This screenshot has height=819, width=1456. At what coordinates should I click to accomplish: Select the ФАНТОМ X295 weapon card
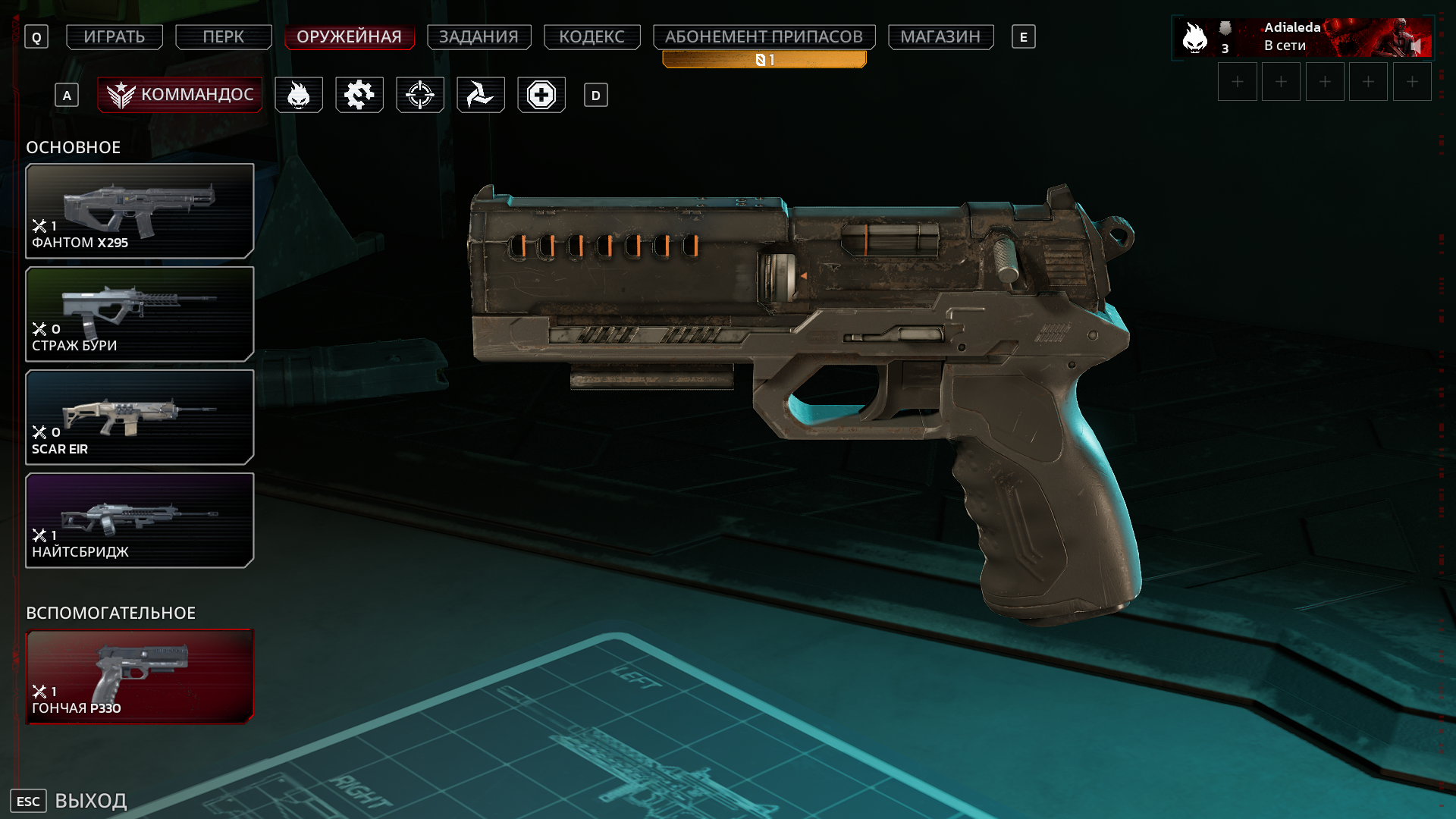click(x=140, y=211)
